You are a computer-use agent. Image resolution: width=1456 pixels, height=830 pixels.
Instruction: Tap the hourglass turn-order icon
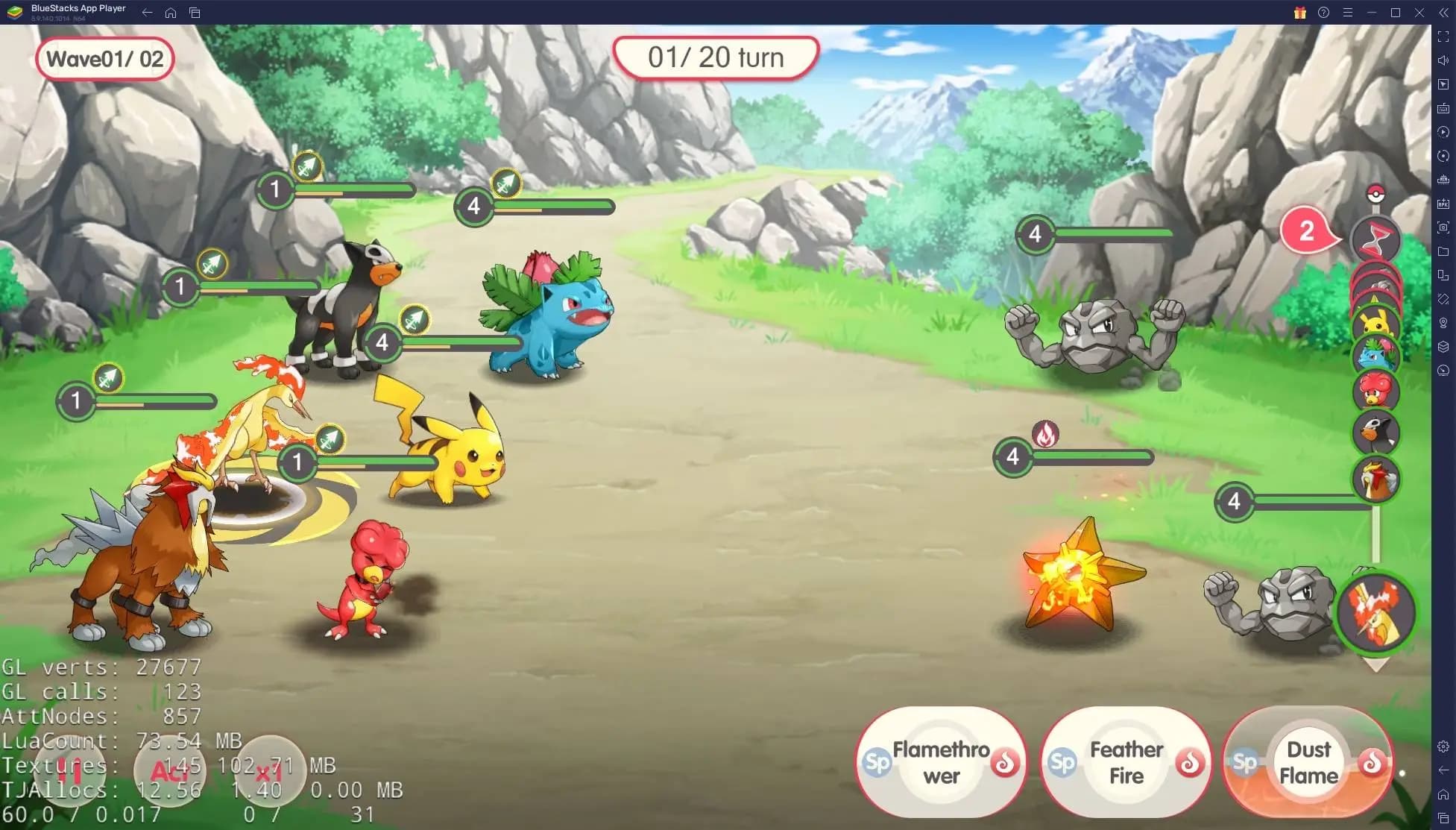point(1376,239)
